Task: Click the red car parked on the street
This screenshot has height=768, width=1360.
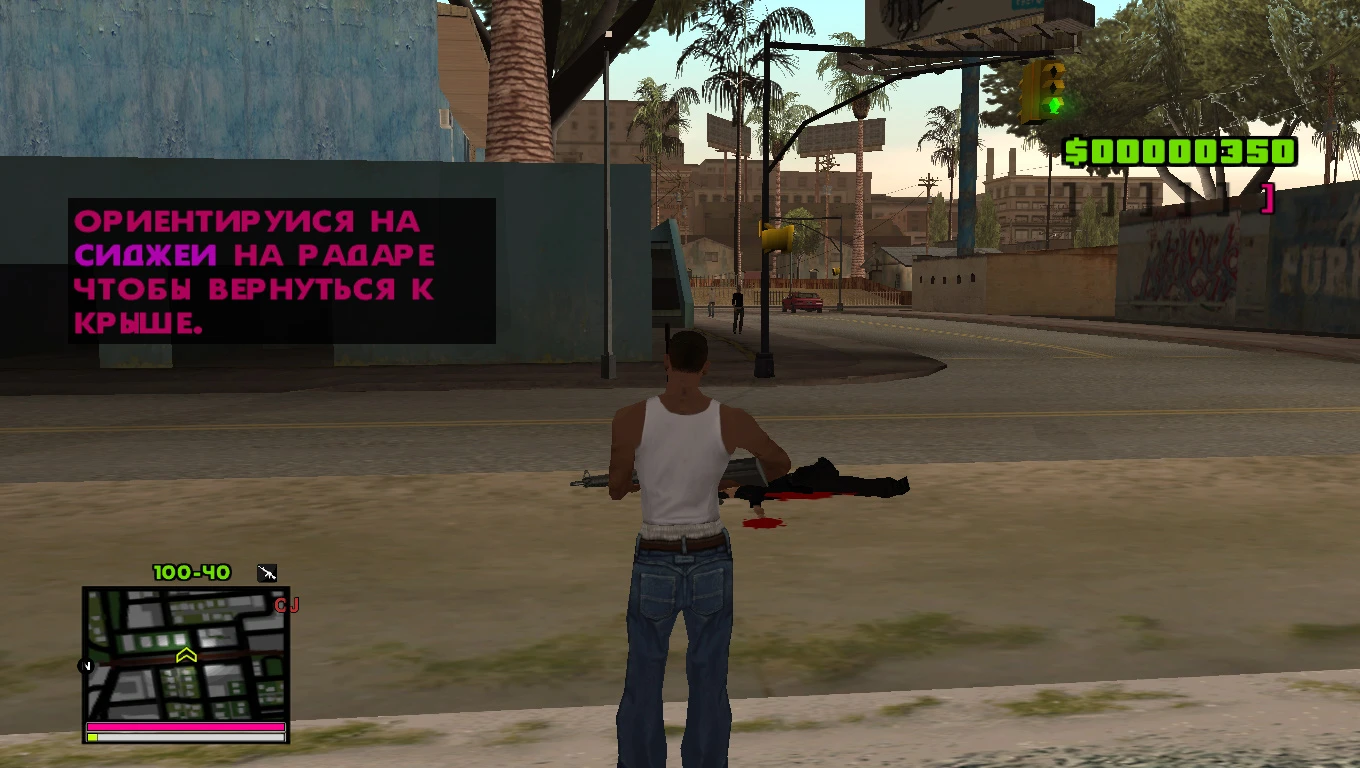Action: pyautogui.click(x=803, y=302)
